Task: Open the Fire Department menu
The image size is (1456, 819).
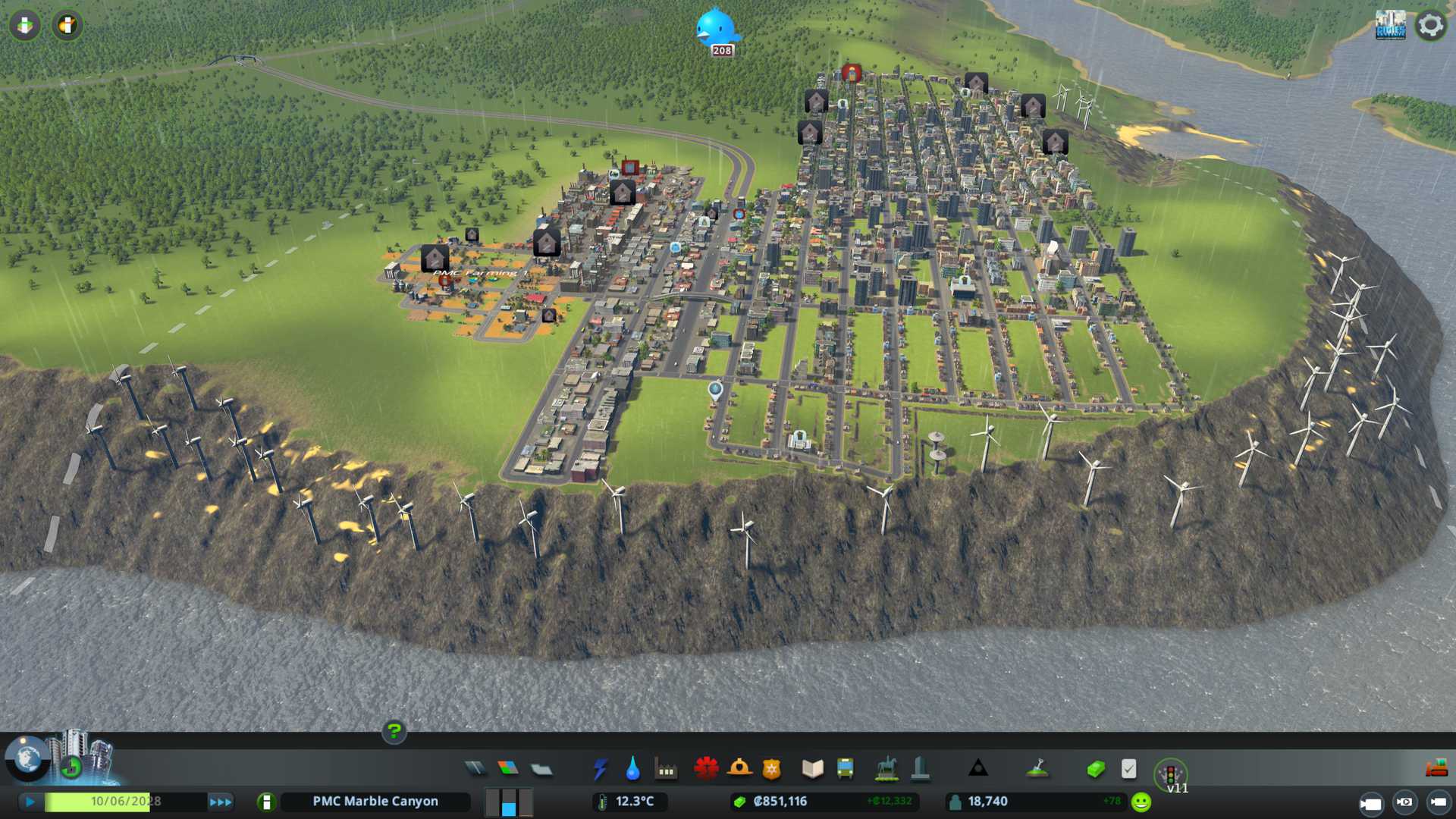Action: click(x=739, y=768)
